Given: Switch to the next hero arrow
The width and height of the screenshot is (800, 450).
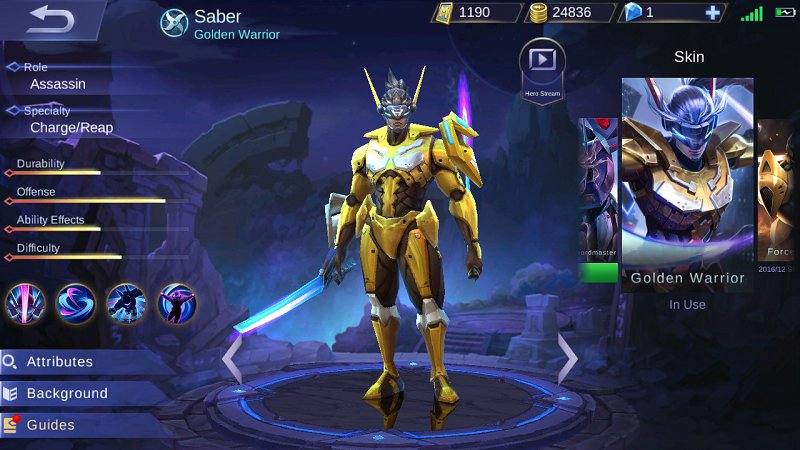Looking at the screenshot, I should (567, 358).
